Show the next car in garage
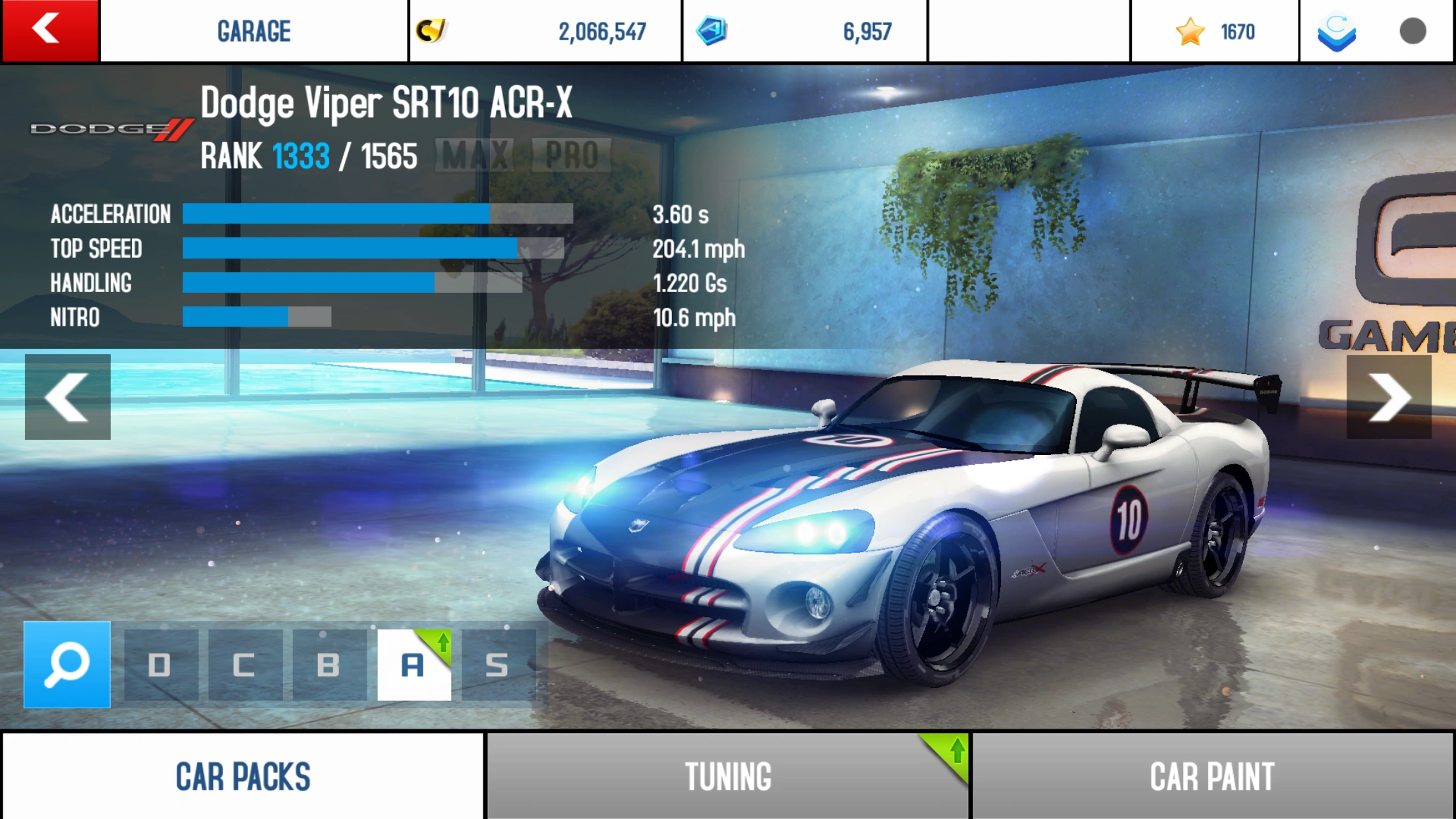 pyautogui.click(x=1389, y=397)
